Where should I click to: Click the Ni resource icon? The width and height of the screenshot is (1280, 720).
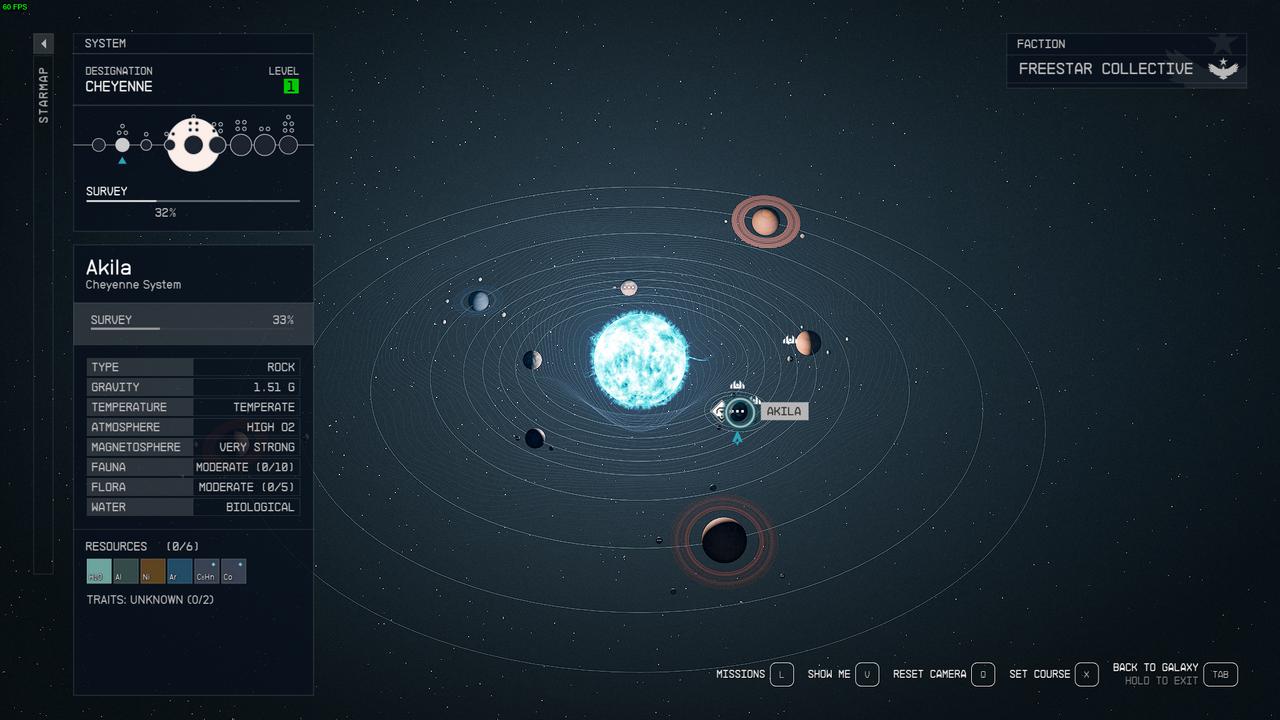click(151, 571)
